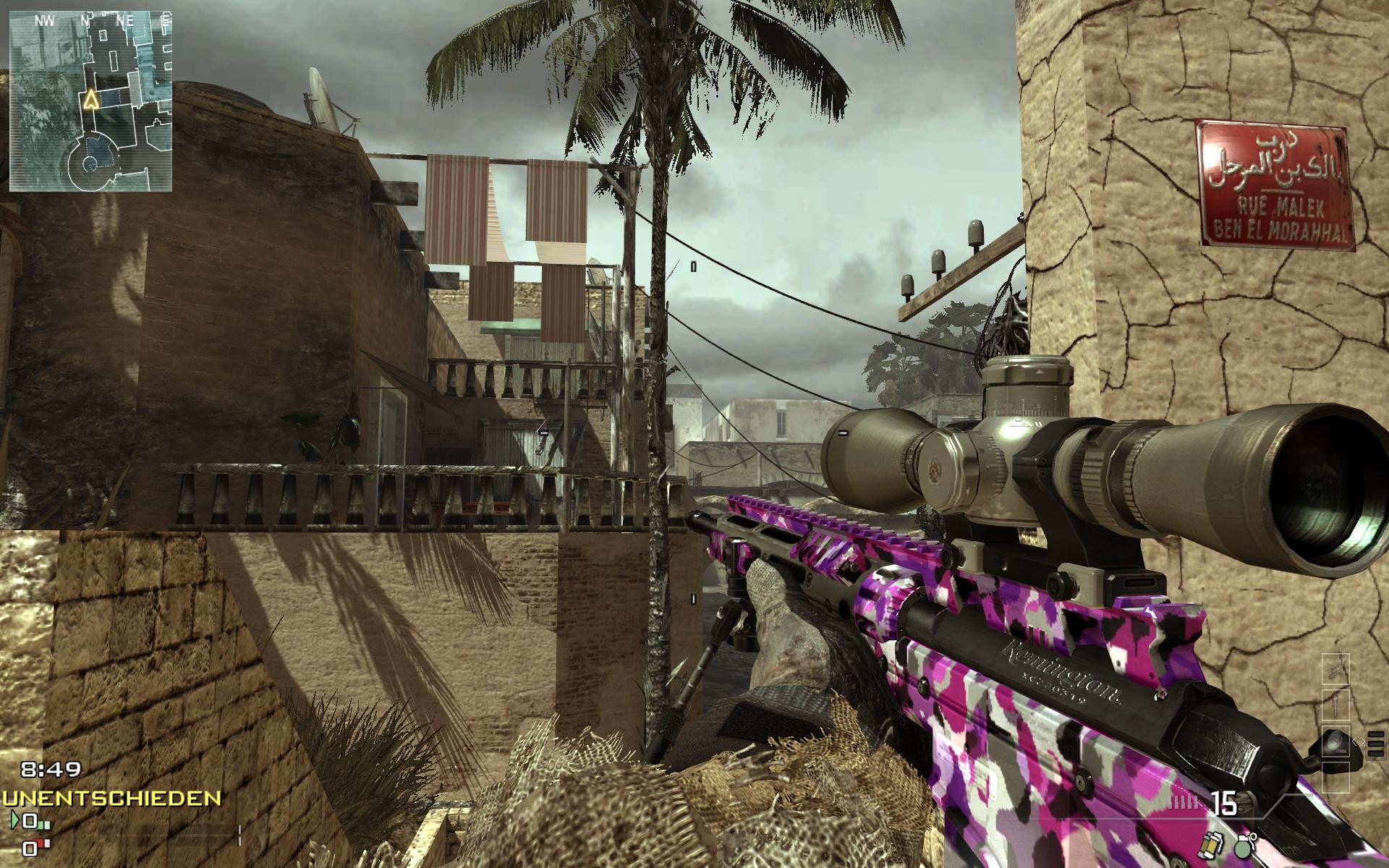Select the highlighted heartbeat sensor killstreak icon
This screenshot has height=868, width=1389.
1336,741
